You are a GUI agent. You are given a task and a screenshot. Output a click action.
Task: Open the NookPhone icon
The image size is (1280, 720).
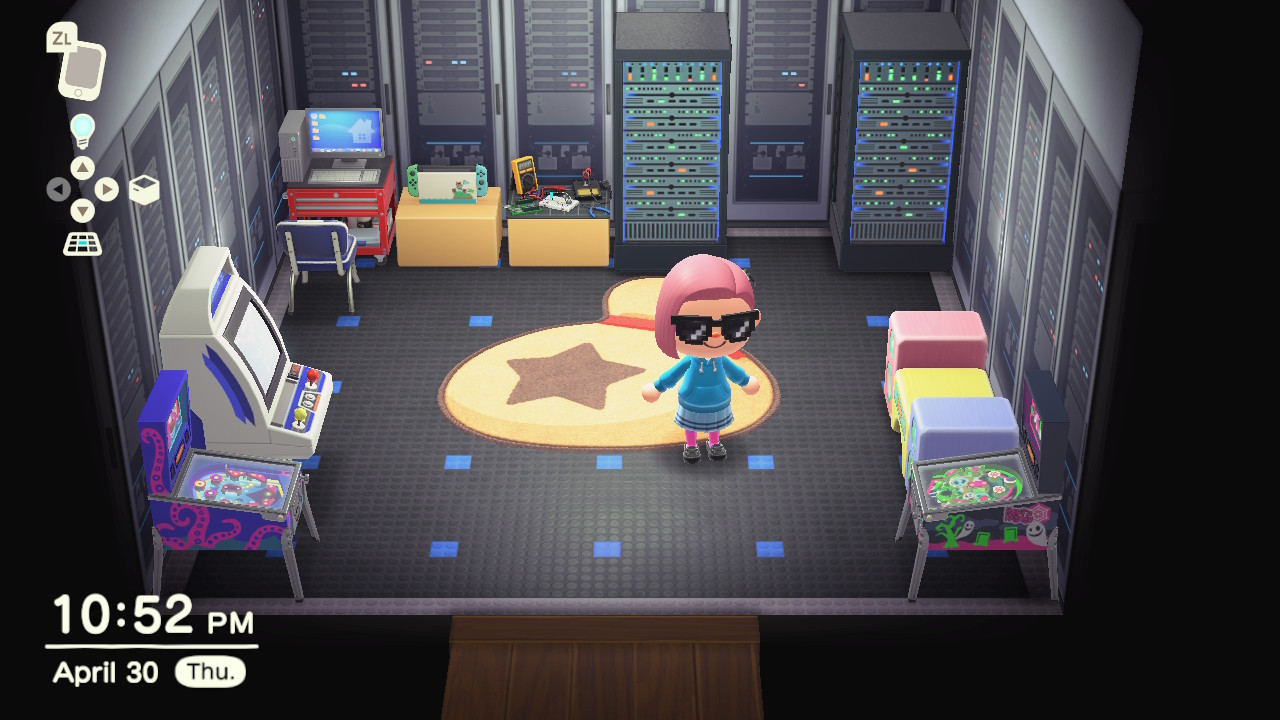[80, 69]
